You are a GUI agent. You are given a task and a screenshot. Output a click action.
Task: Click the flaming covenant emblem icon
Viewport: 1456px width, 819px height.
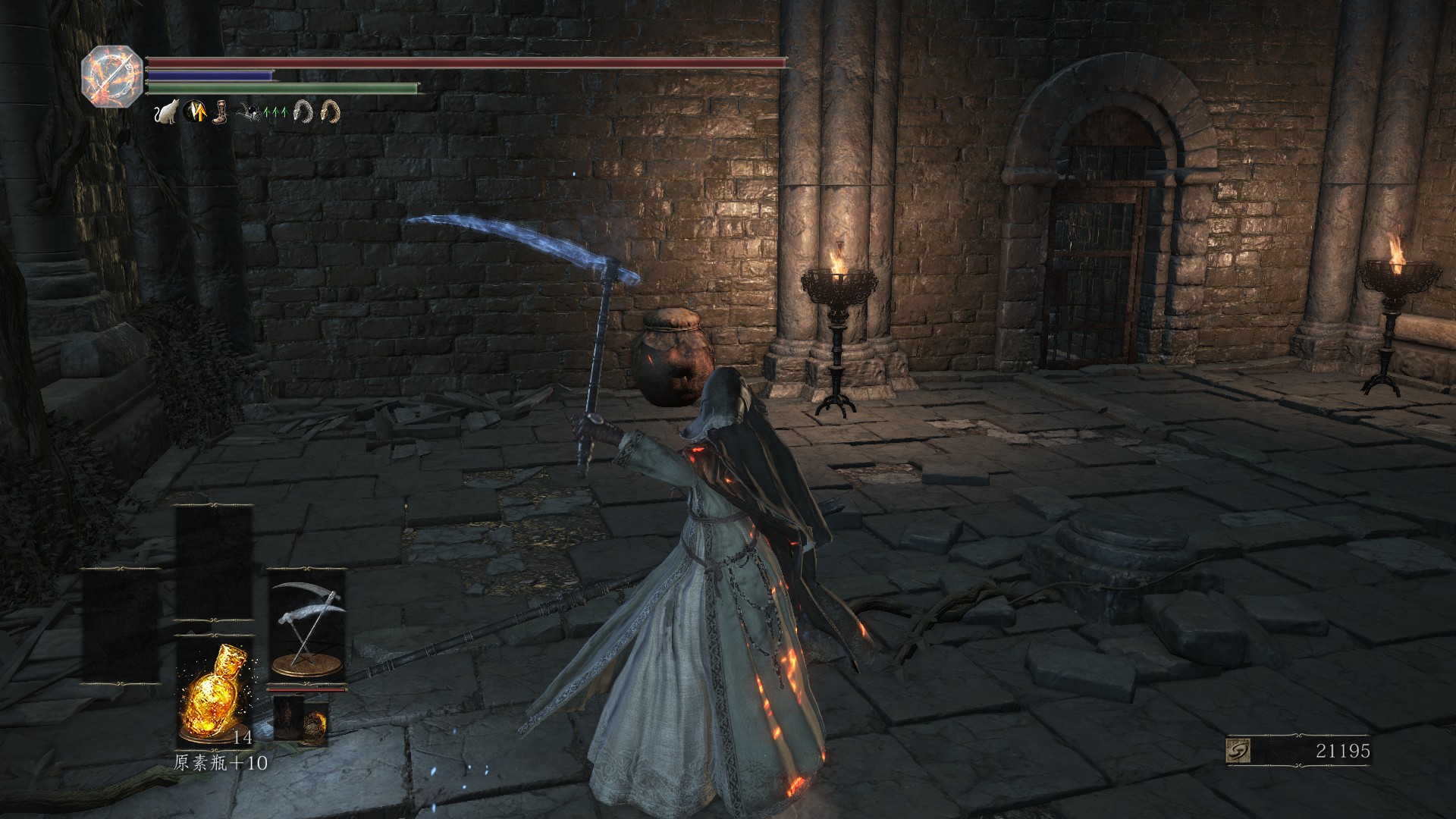pos(112,71)
